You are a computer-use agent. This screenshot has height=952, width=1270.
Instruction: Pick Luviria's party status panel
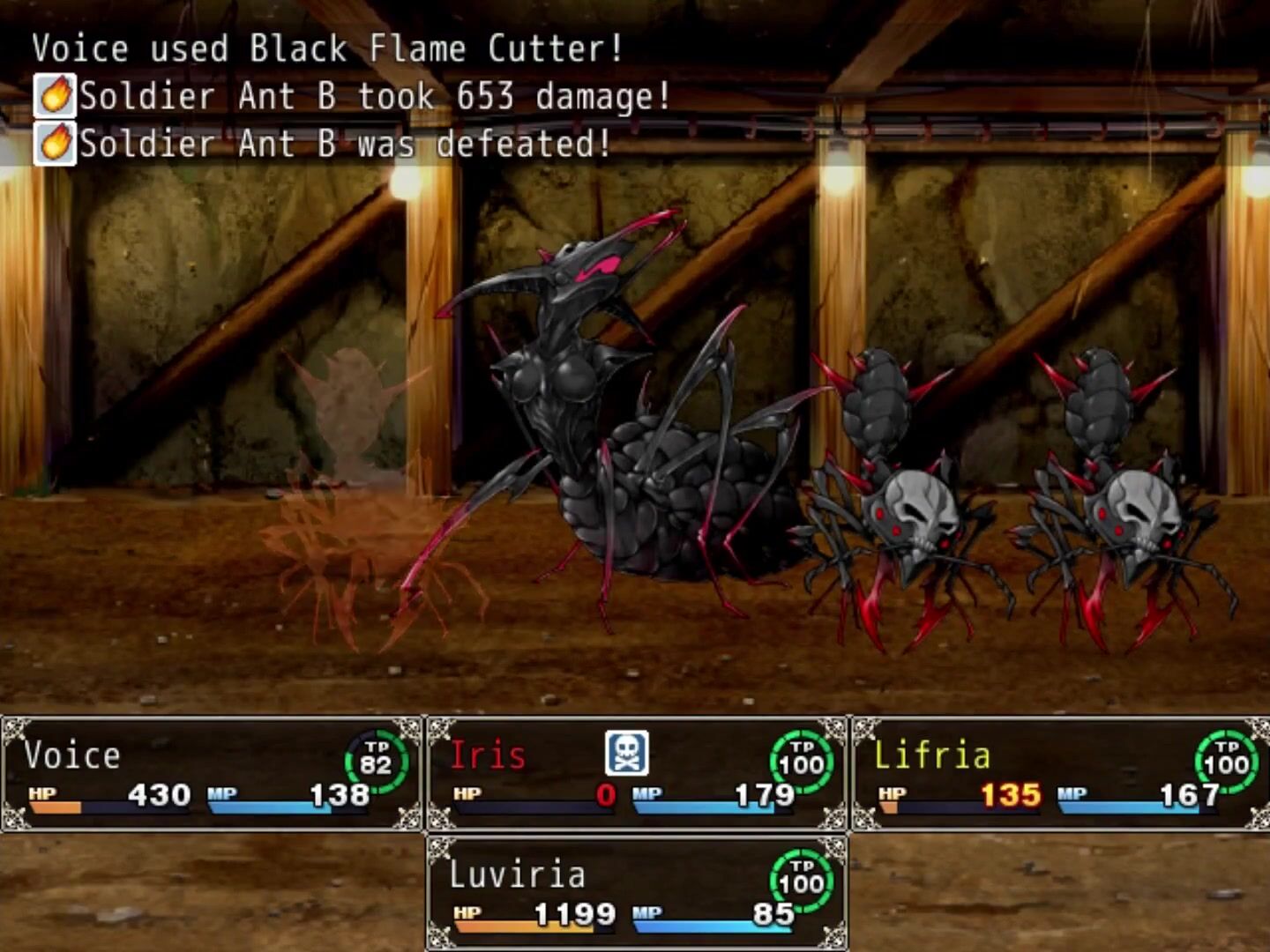tap(636, 893)
